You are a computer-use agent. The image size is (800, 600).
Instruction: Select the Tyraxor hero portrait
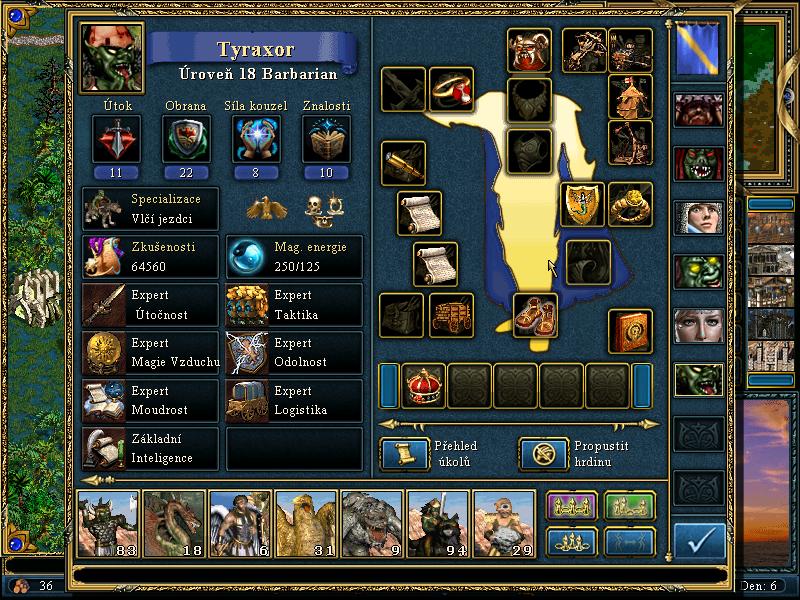[x=111, y=59]
